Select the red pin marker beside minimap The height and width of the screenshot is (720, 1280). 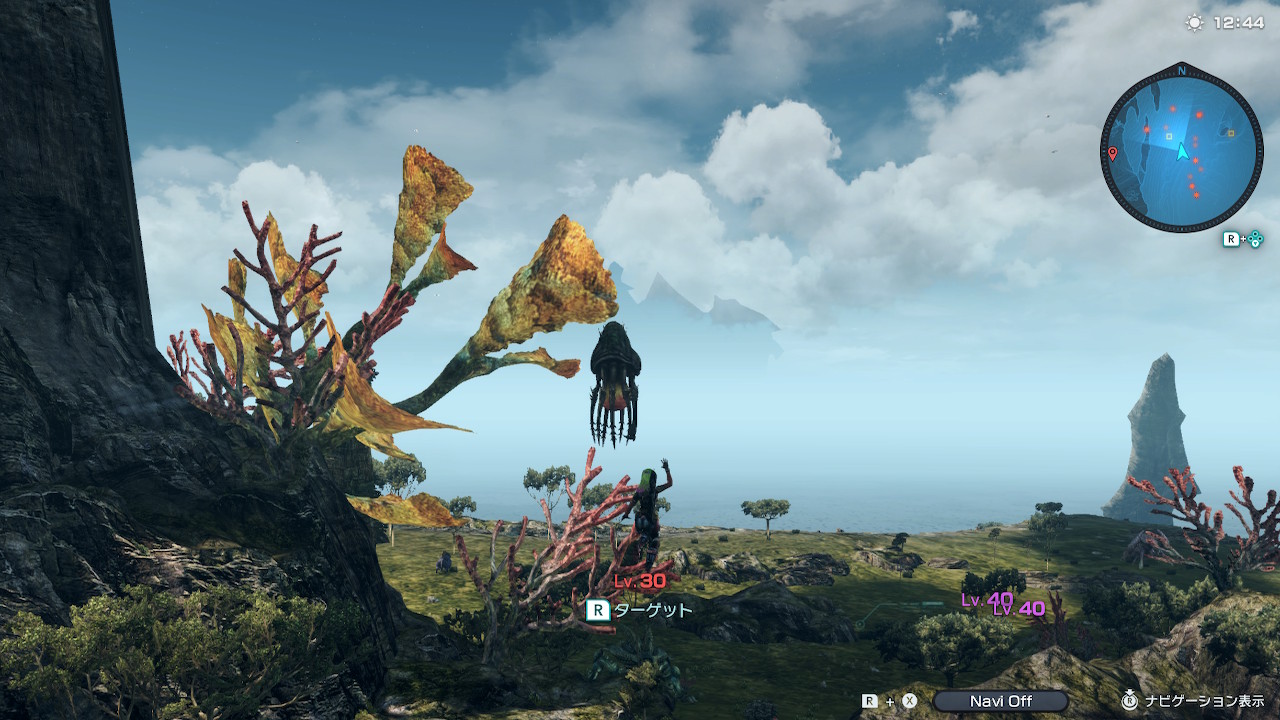tap(1113, 154)
